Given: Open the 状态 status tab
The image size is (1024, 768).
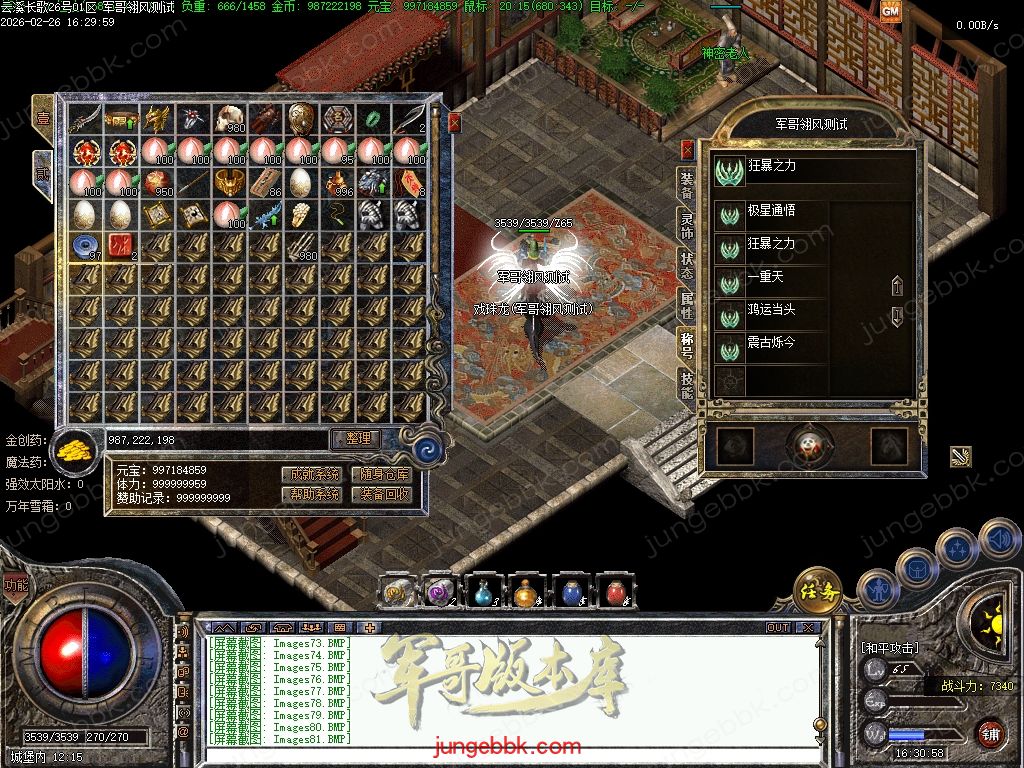Looking at the screenshot, I should point(687,263).
